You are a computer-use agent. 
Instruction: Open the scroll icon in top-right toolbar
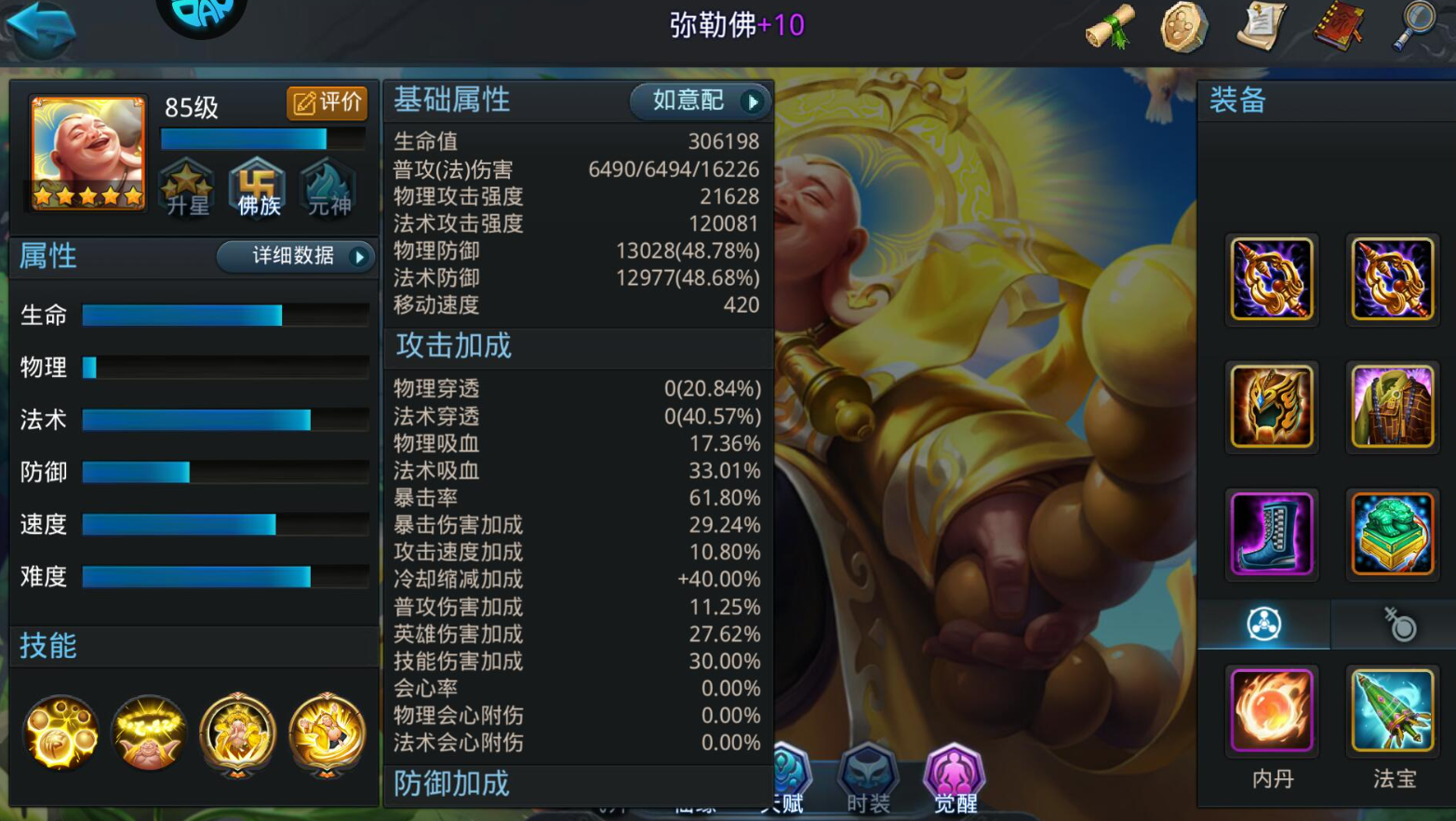pyautogui.click(x=1107, y=28)
